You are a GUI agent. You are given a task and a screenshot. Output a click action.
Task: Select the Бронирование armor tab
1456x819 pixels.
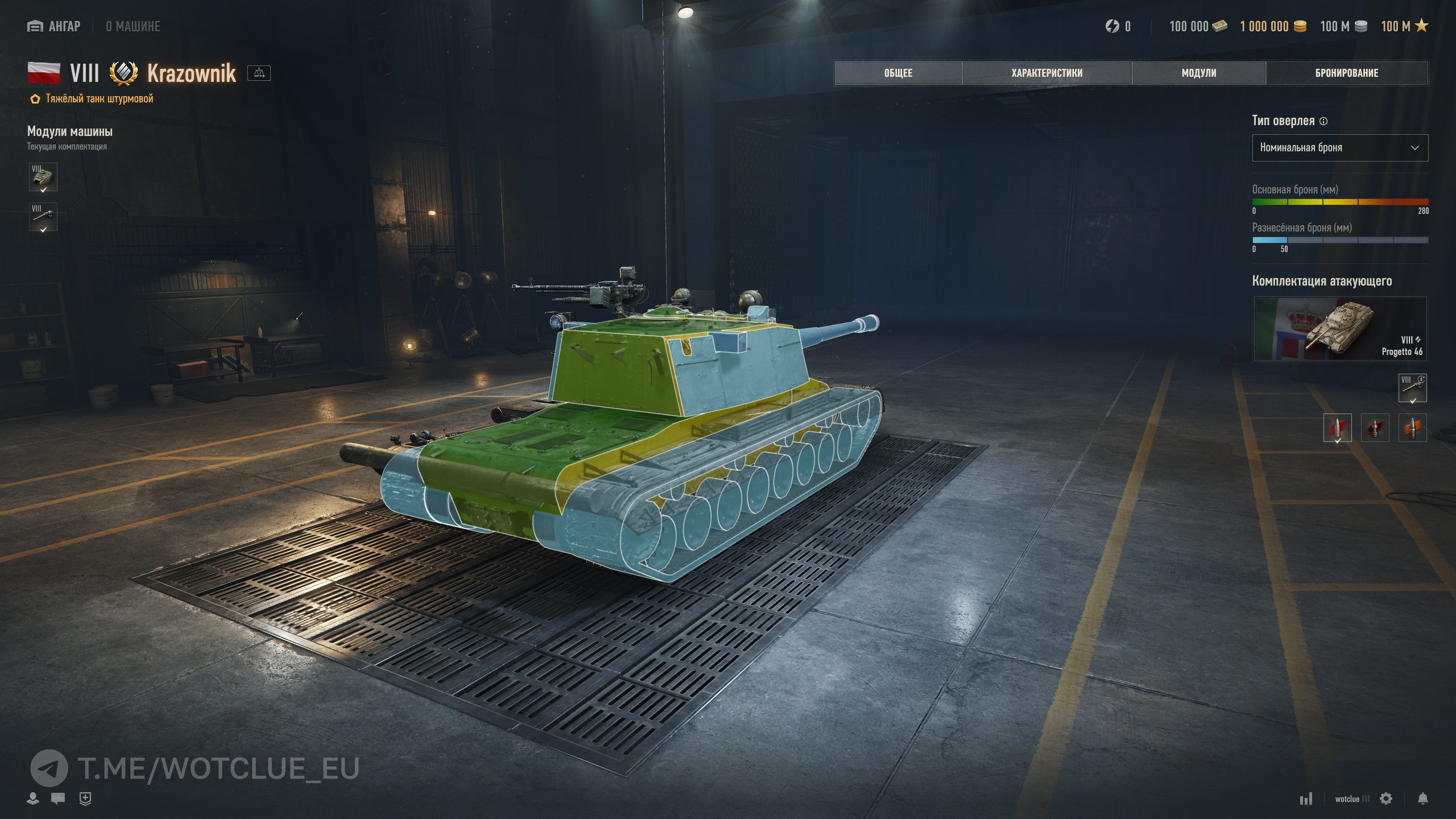tap(1346, 73)
